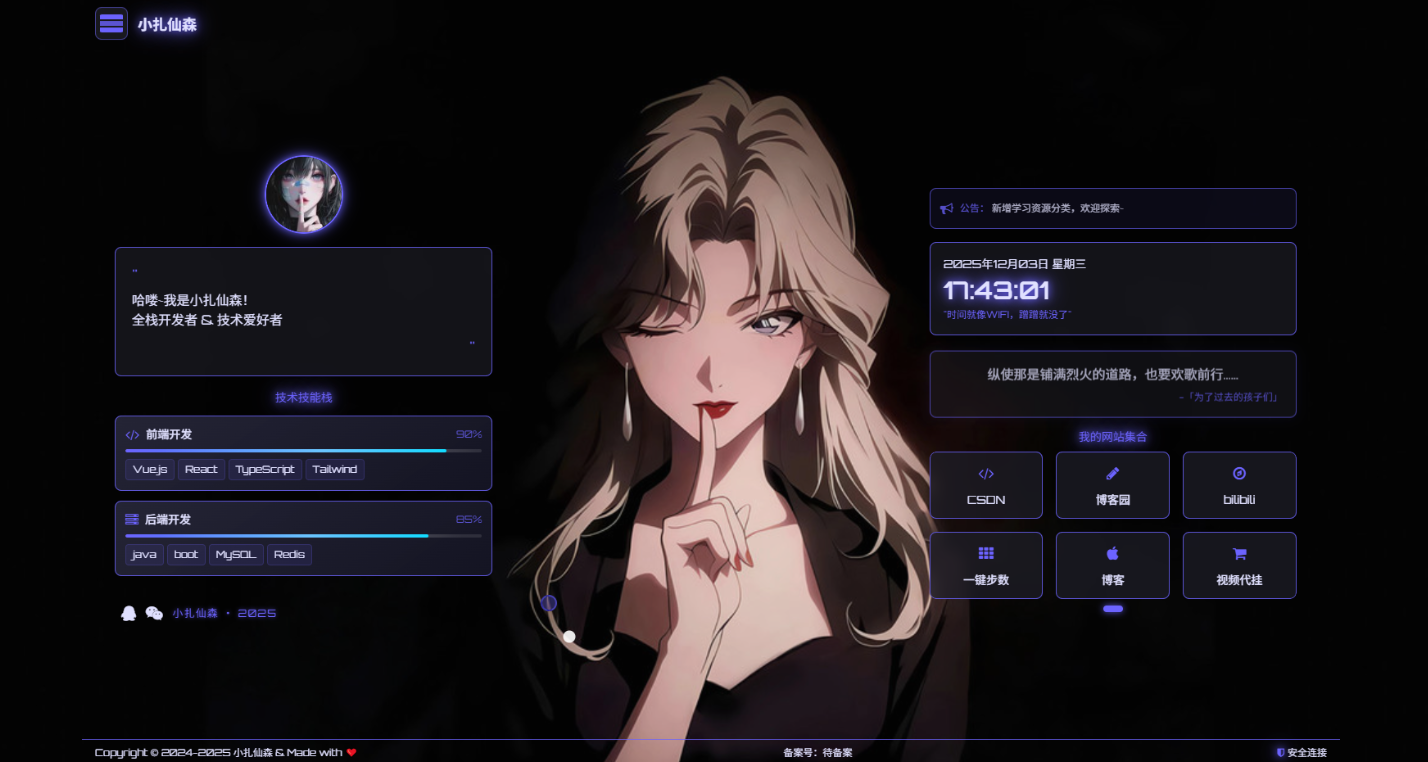Screen dimensions: 1428x762
Task: Click the Redis skill tag
Action: 289,554
